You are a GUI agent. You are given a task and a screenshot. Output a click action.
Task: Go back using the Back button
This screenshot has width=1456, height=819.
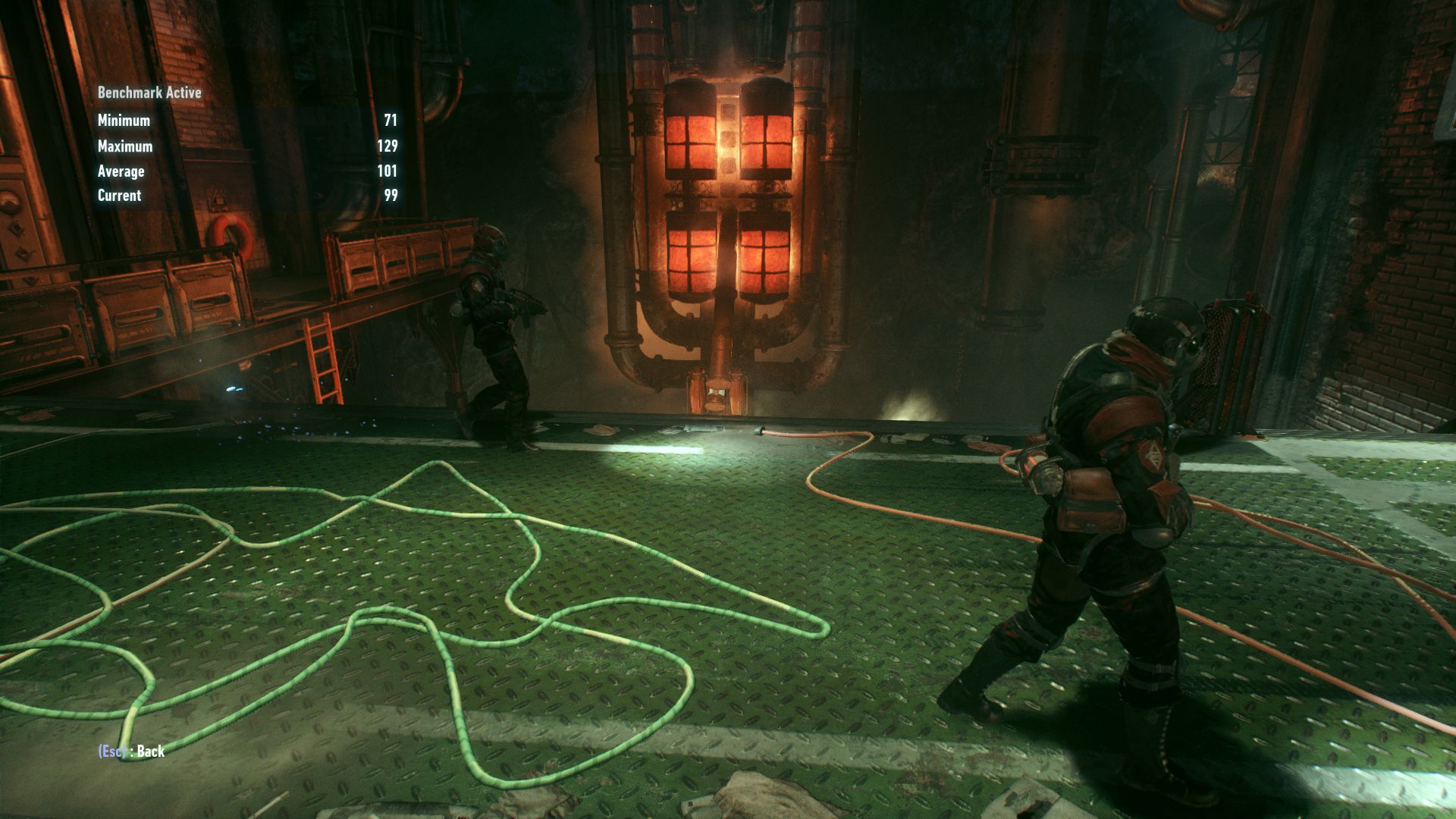coord(132,751)
